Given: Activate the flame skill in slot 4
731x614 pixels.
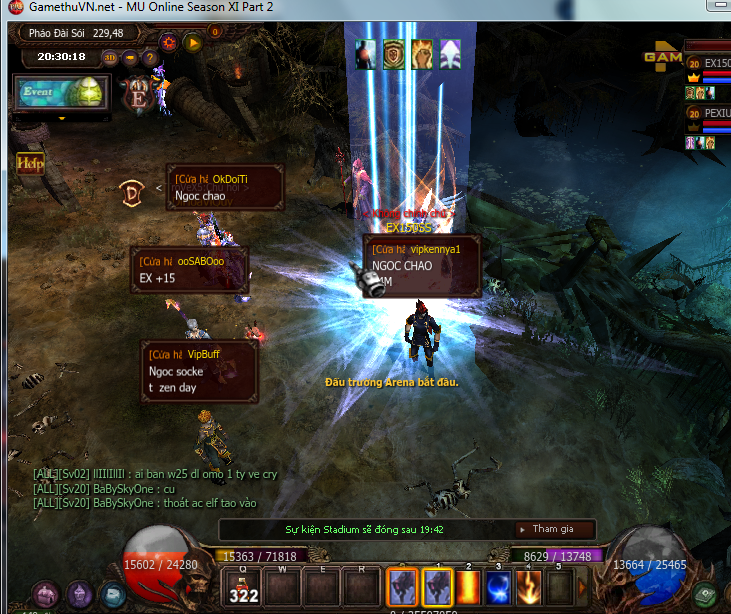Looking at the screenshot, I should pos(529,587).
